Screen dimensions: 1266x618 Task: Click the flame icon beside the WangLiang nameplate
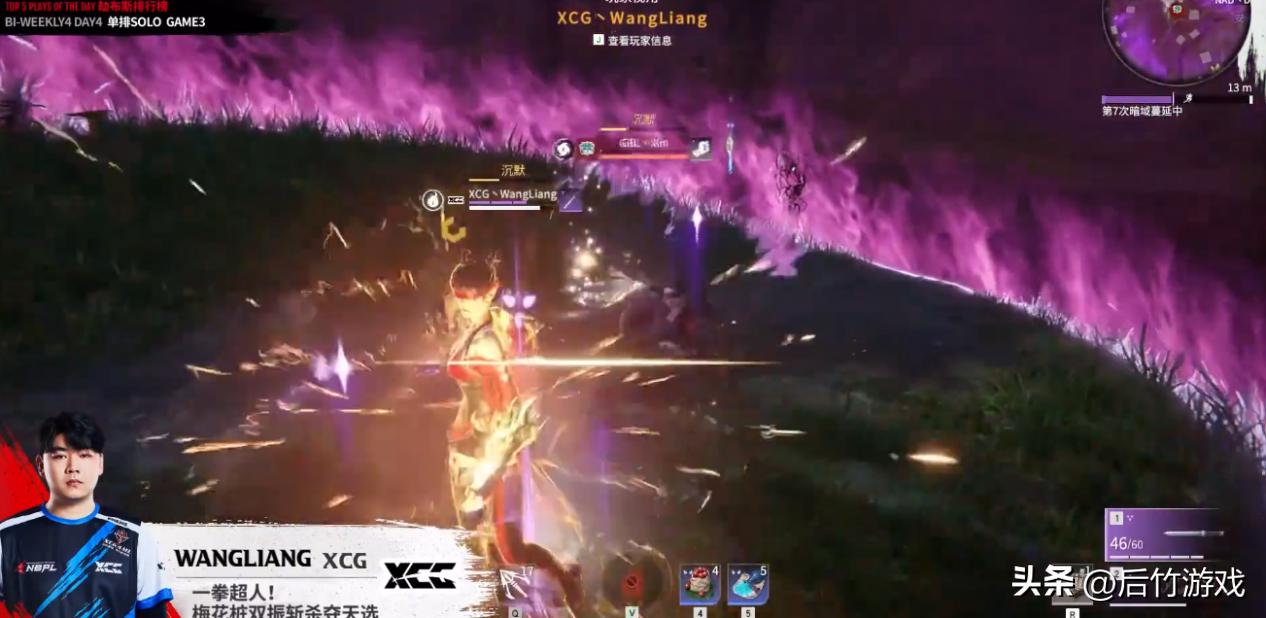pos(432,200)
